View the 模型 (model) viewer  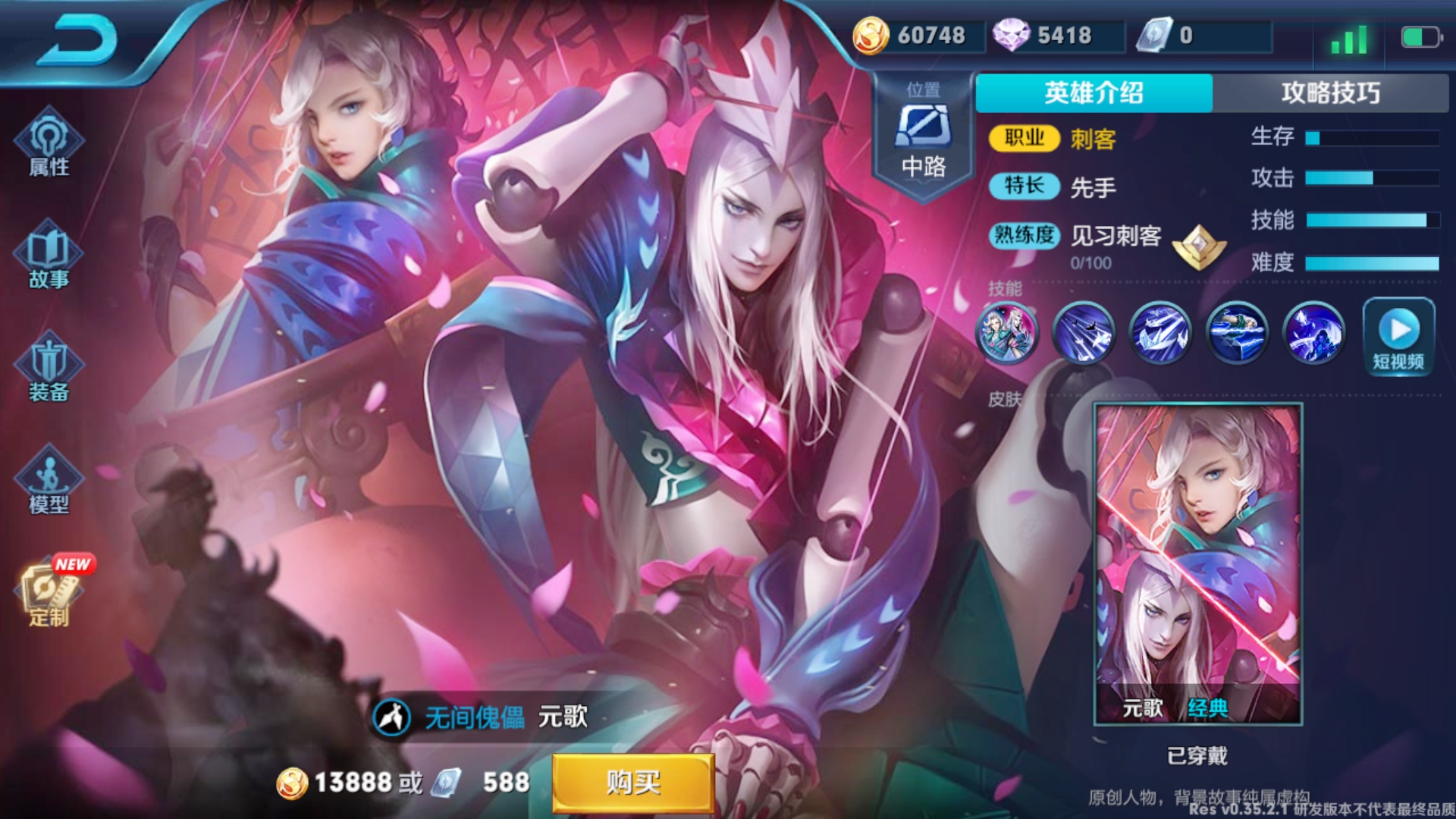coord(47,482)
